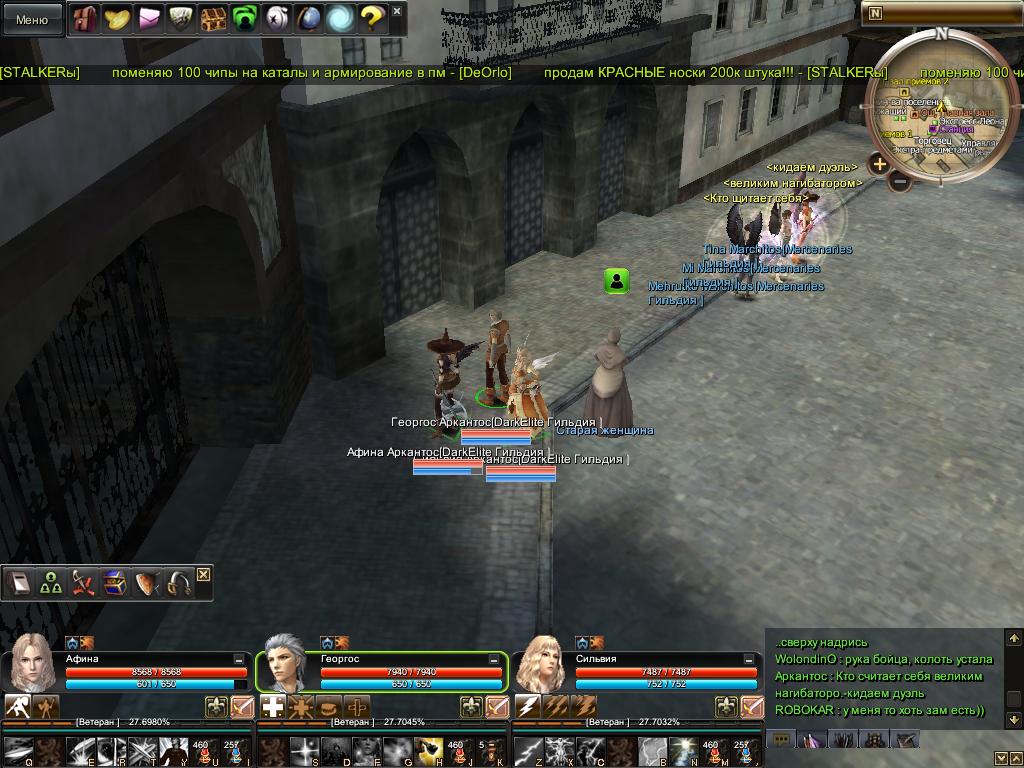Use Сильвия's lightning bolt skill on Z

[x=529, y=747]
